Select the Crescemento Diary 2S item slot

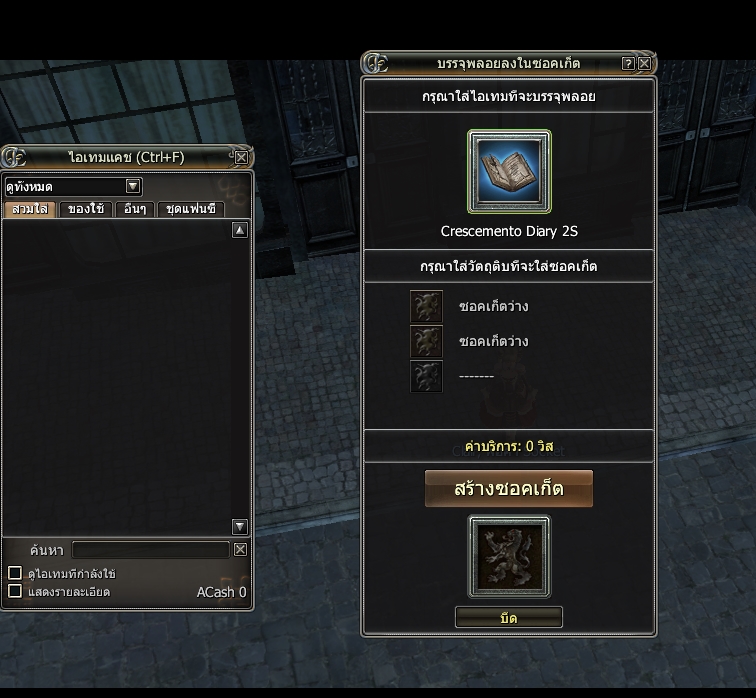tap(509, 171)
